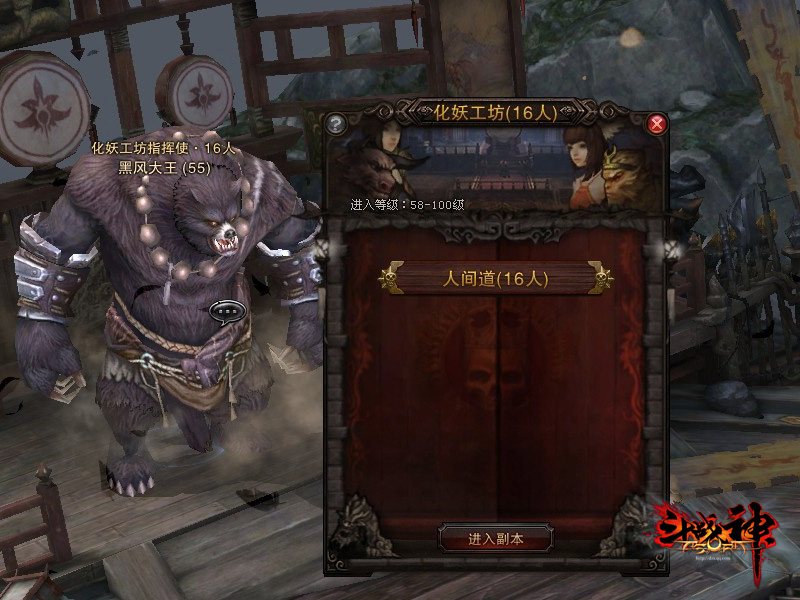The width and height of the screenshot is (800, 600).
Task: Click the 进入副本 enter dungeon button
Action: point(496,539)
